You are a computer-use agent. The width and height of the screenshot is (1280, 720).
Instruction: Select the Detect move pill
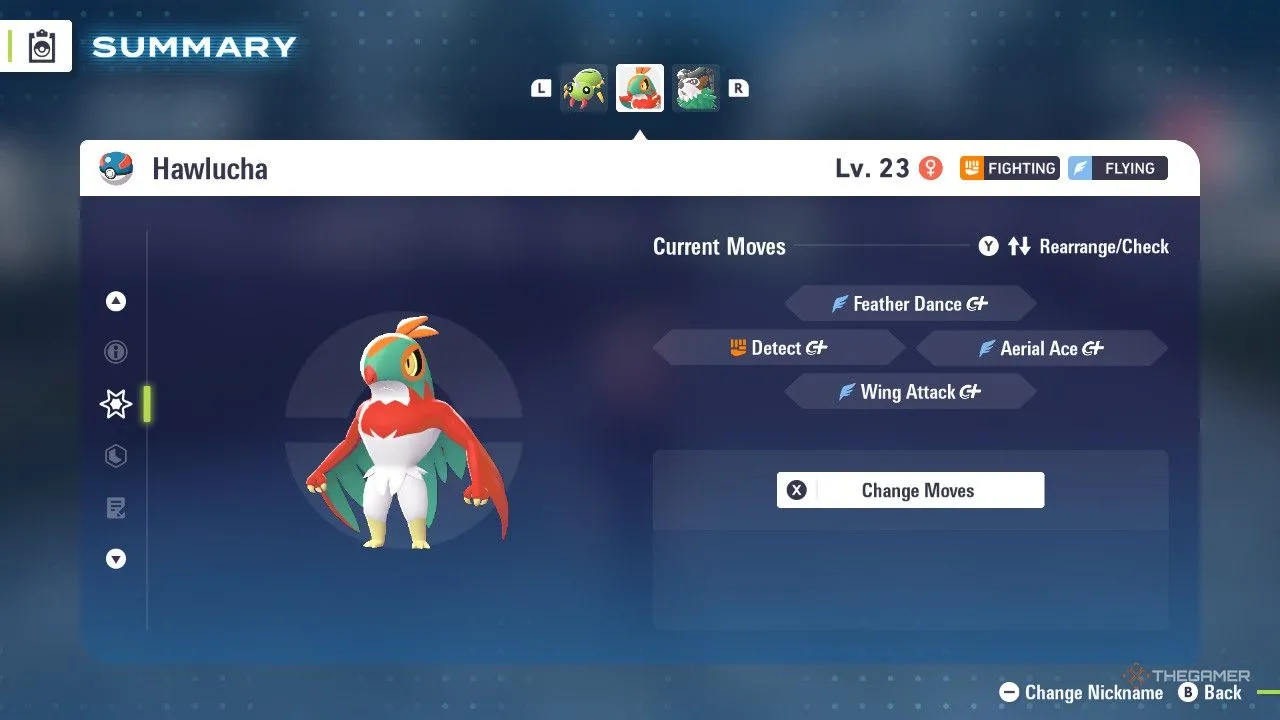[x=778, y=347]
